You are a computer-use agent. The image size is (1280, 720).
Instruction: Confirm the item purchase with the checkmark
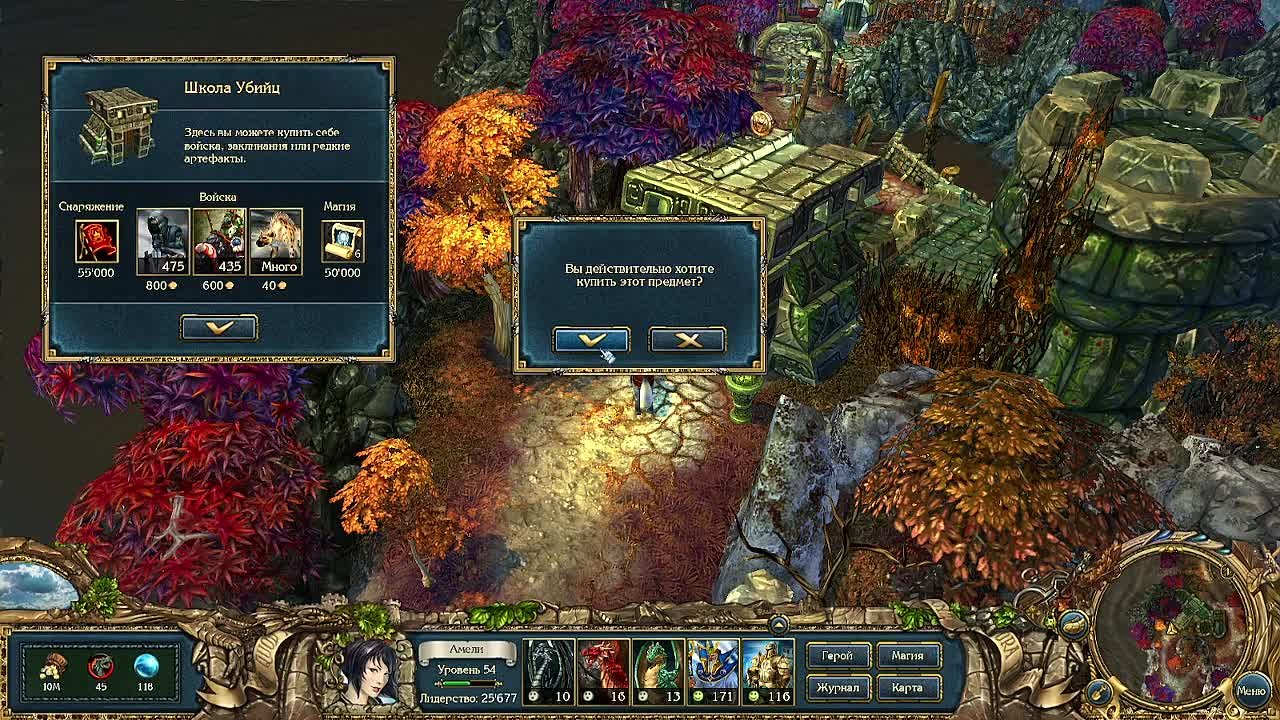(x=591, y=340)
